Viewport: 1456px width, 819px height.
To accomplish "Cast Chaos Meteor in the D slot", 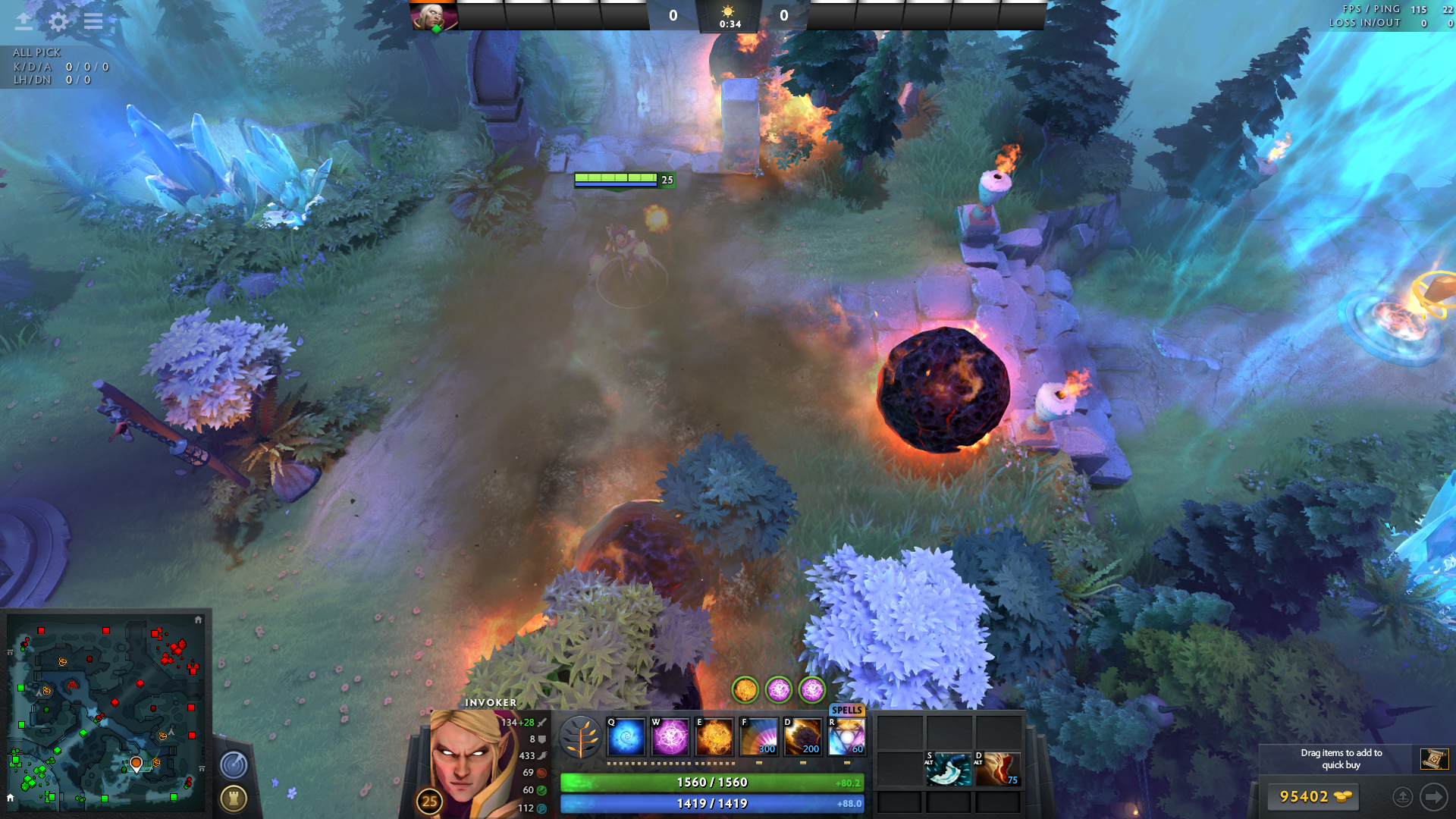I will [803, 737].
